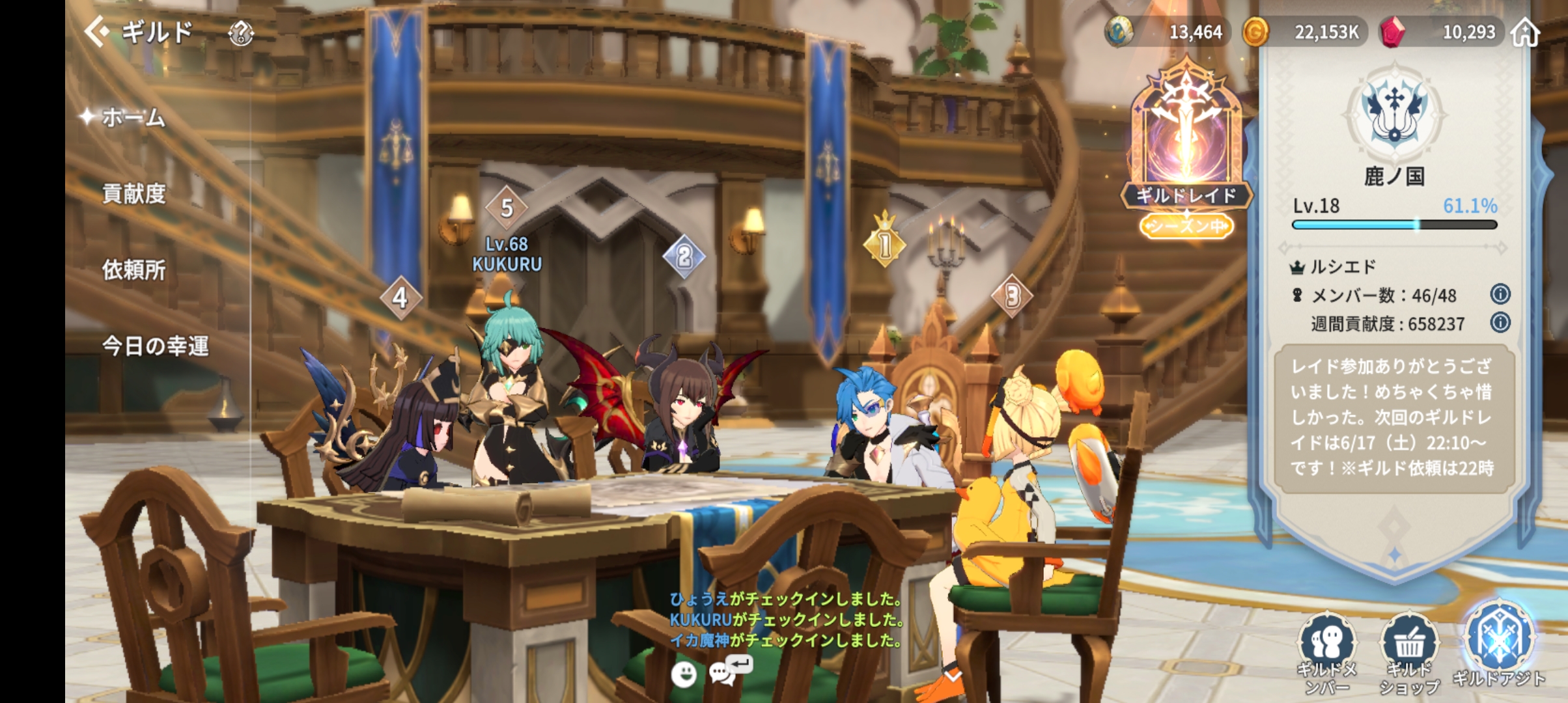Return to the main home screen

click(1525, 33)
